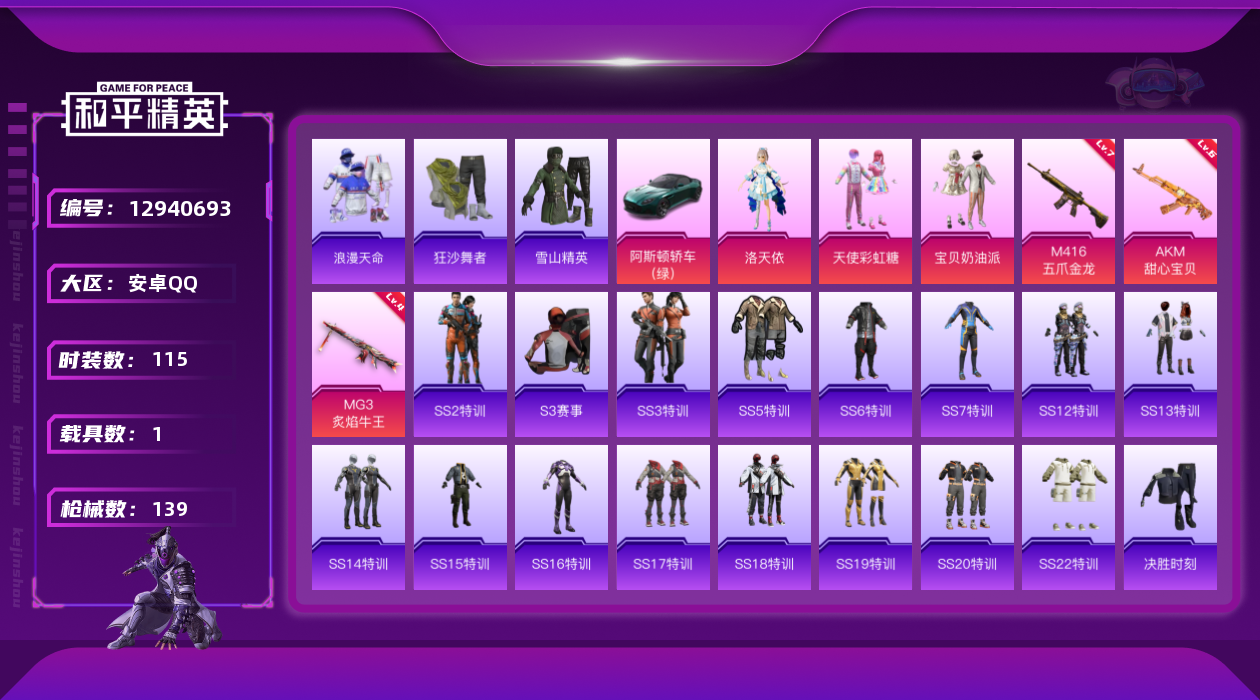The image size is (1260, 700).
Task: Select the SS14特训 outfit card
Action: [358, 517]
